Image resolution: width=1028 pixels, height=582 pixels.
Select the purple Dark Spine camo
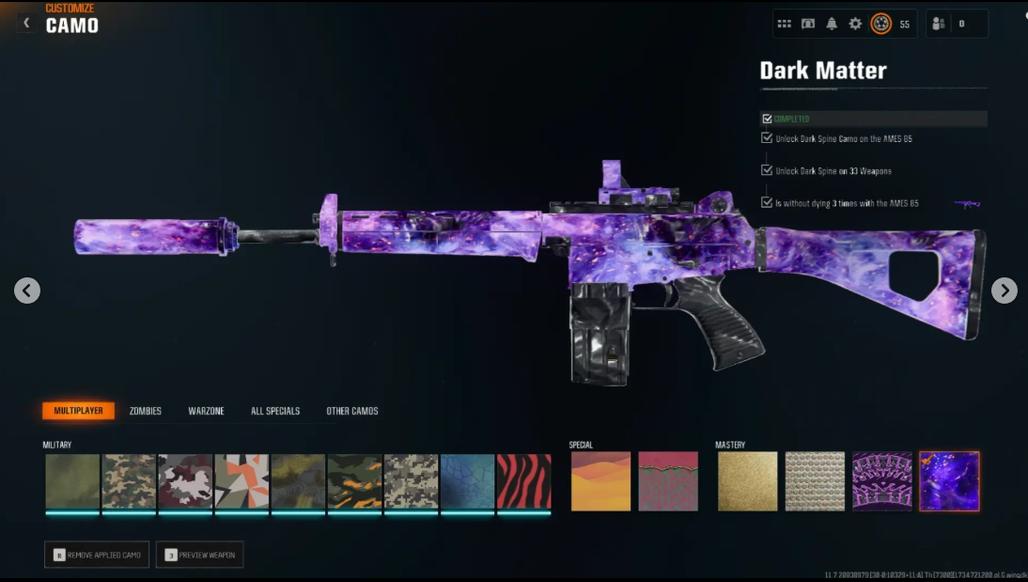pos(882,481)
